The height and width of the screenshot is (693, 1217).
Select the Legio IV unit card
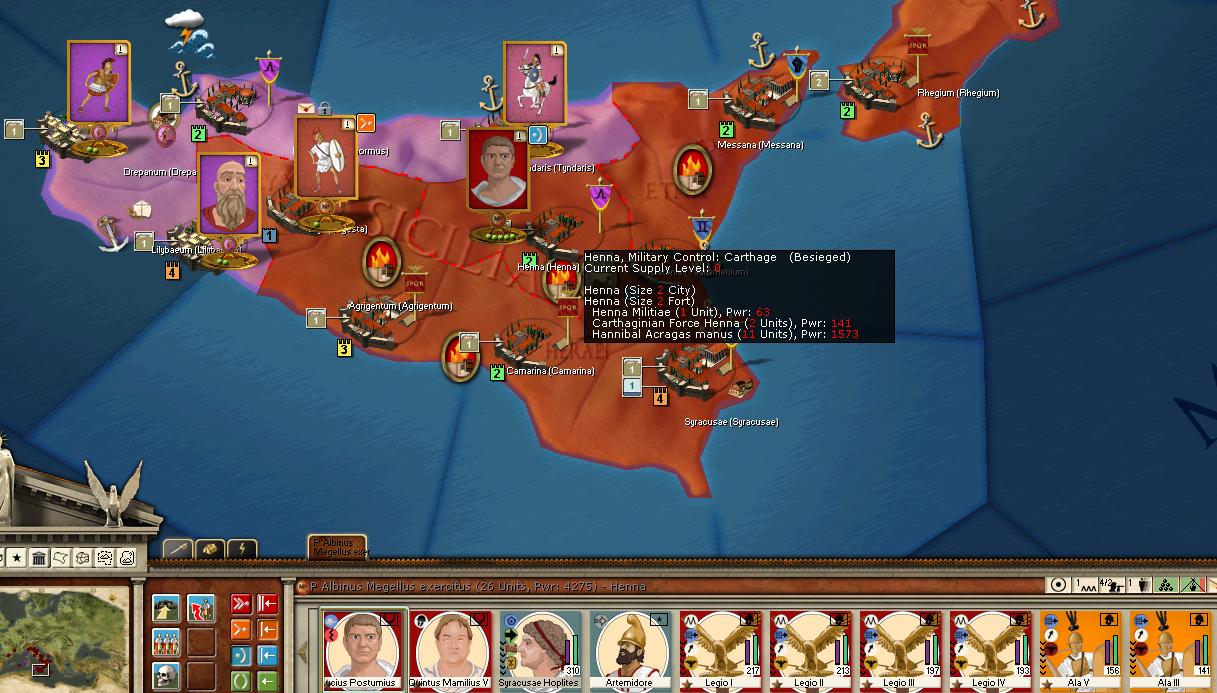click(990, 650)
